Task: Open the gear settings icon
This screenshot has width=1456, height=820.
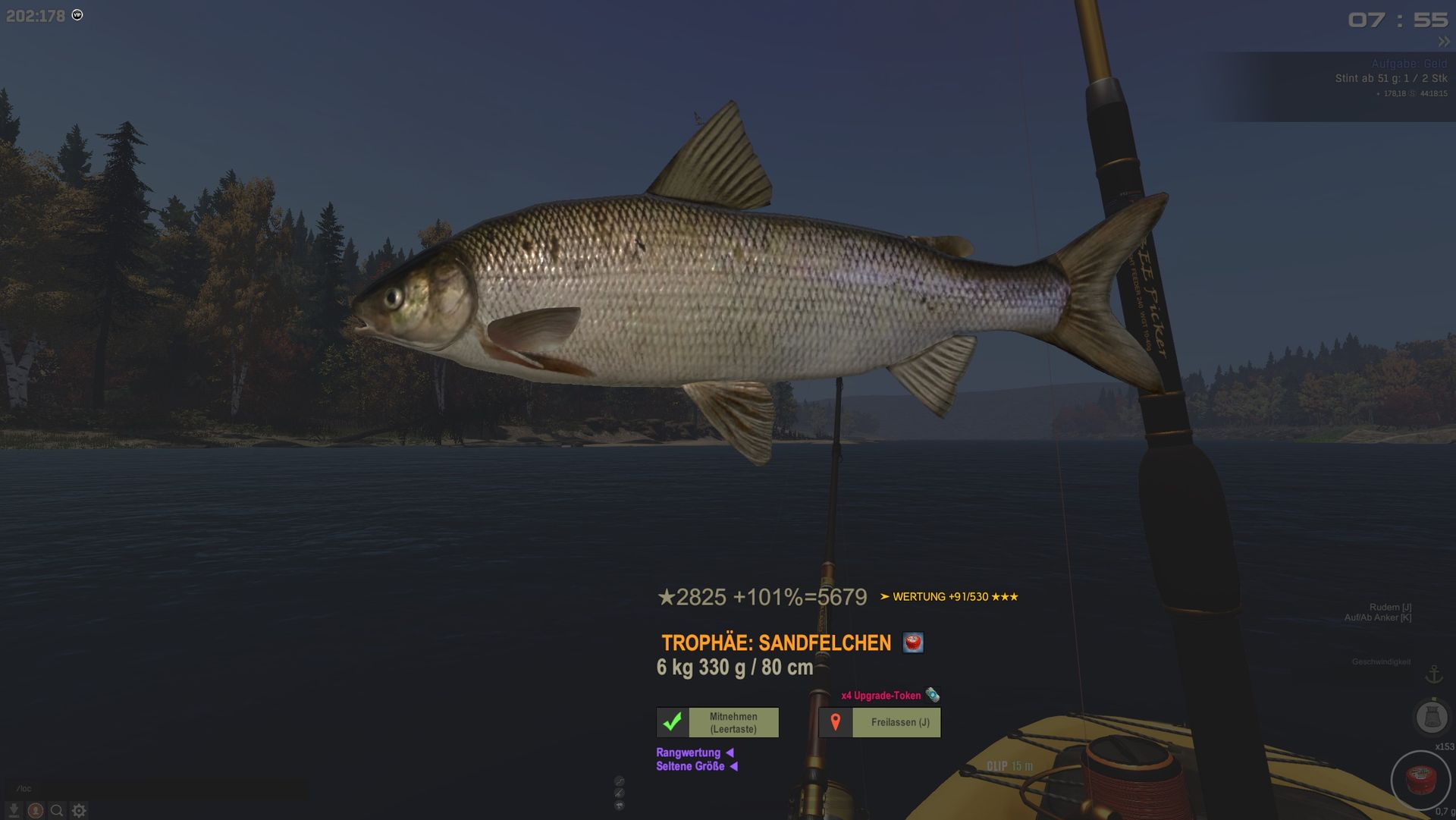Action: 79,810
